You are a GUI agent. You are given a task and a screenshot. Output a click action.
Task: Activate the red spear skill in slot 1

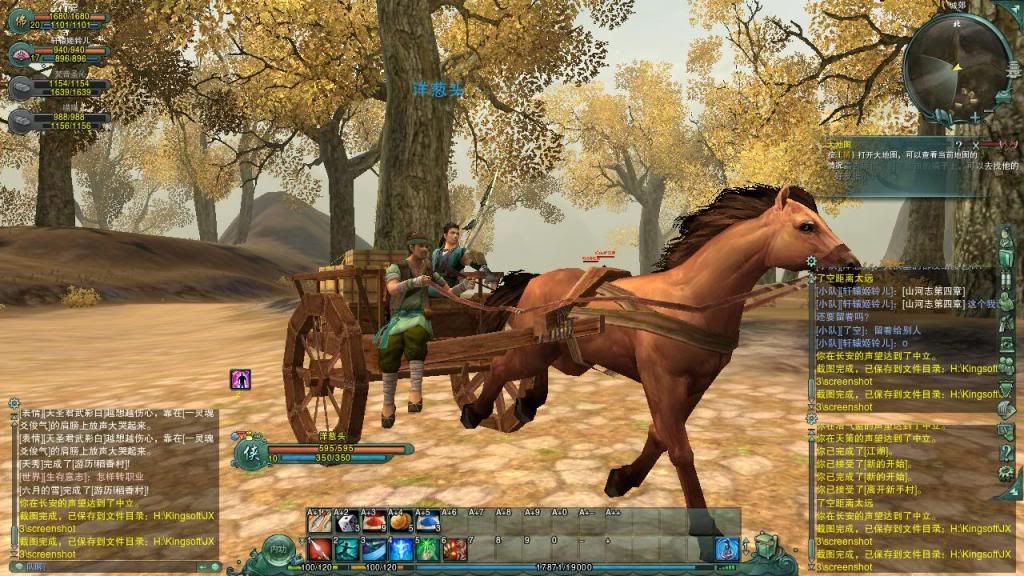pos(320,549)
